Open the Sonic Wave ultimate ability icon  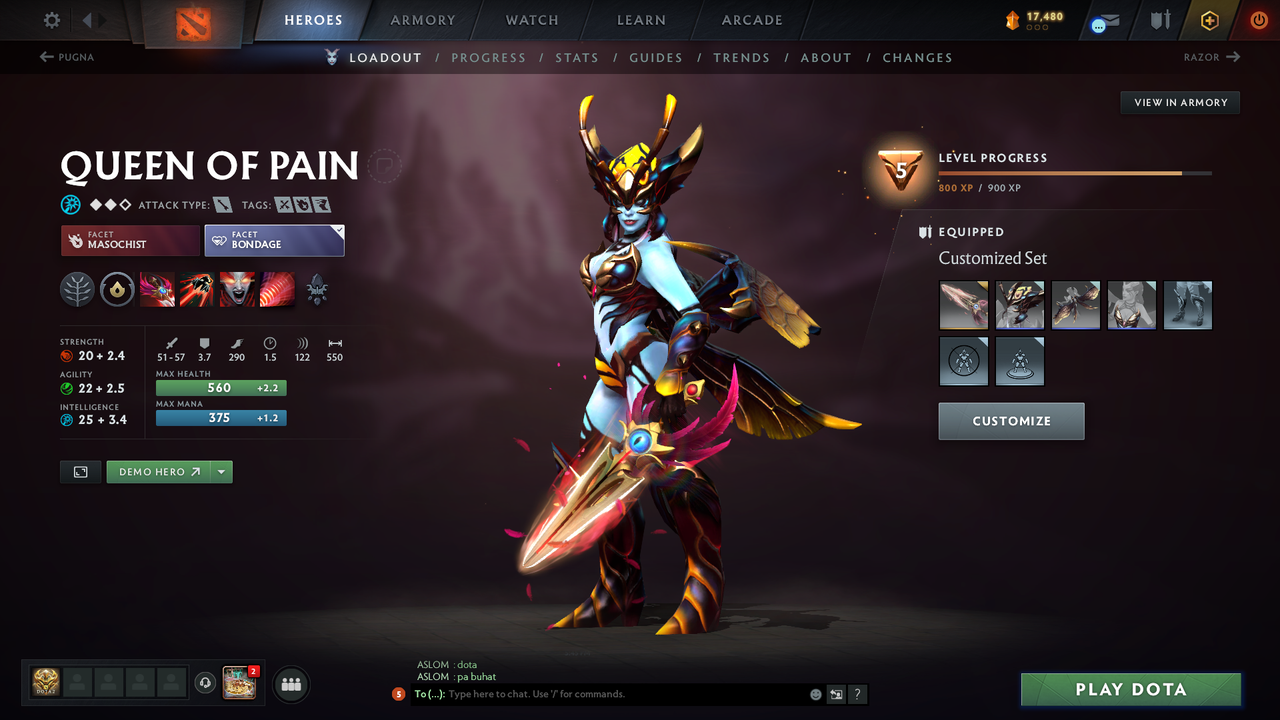point(277,290)
